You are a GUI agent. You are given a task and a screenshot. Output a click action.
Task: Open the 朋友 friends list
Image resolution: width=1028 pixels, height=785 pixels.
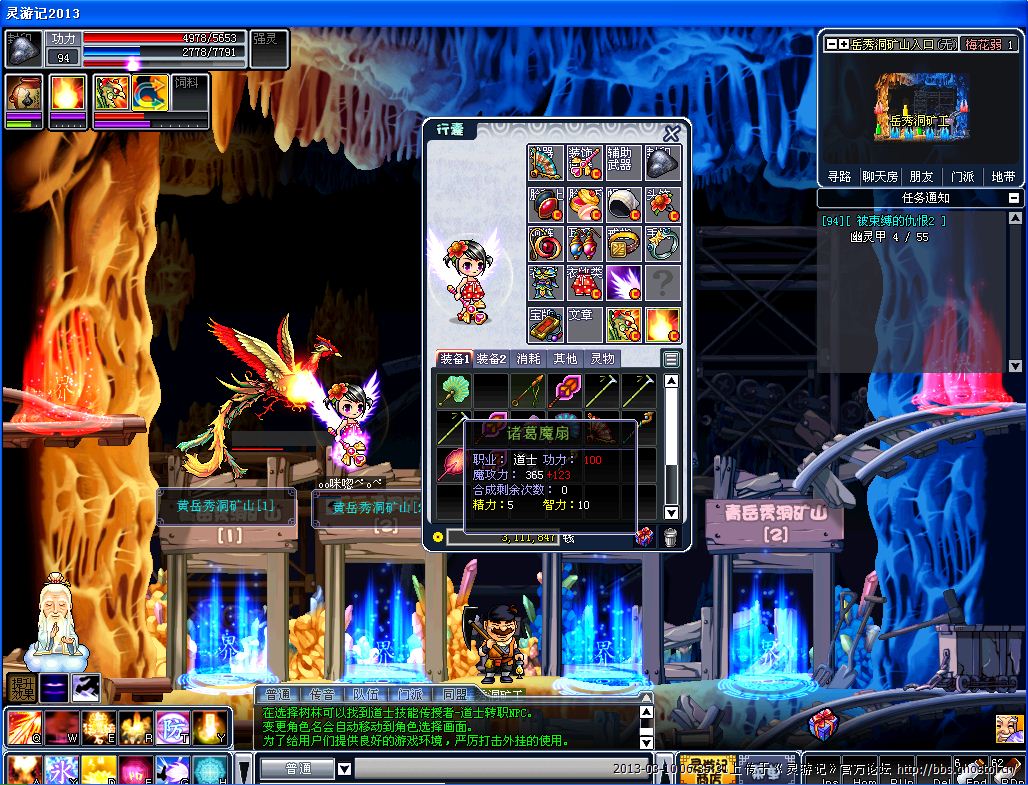click(921, 176)
